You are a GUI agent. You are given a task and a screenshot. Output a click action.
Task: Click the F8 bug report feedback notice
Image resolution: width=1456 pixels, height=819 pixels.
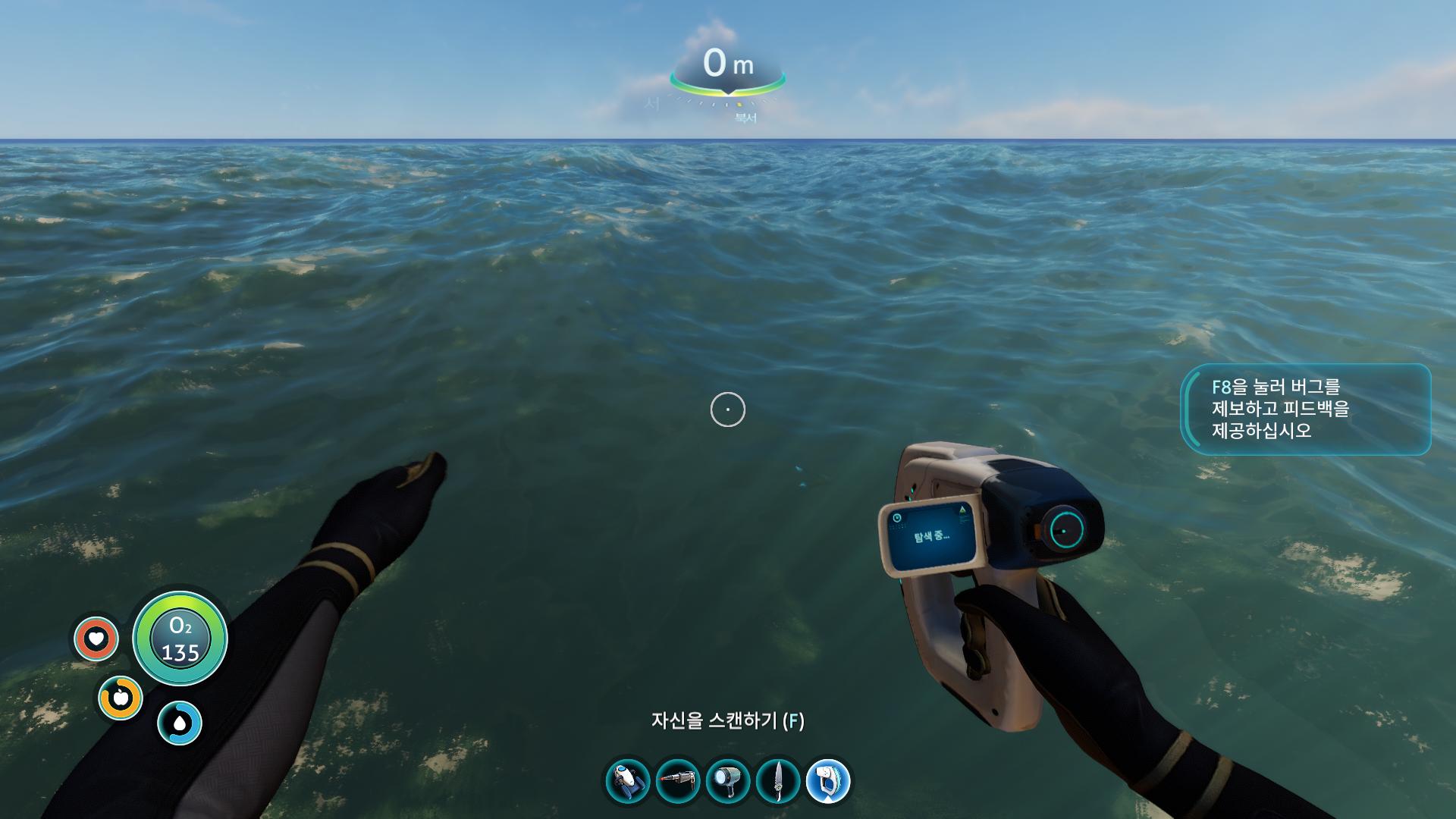1306,409
